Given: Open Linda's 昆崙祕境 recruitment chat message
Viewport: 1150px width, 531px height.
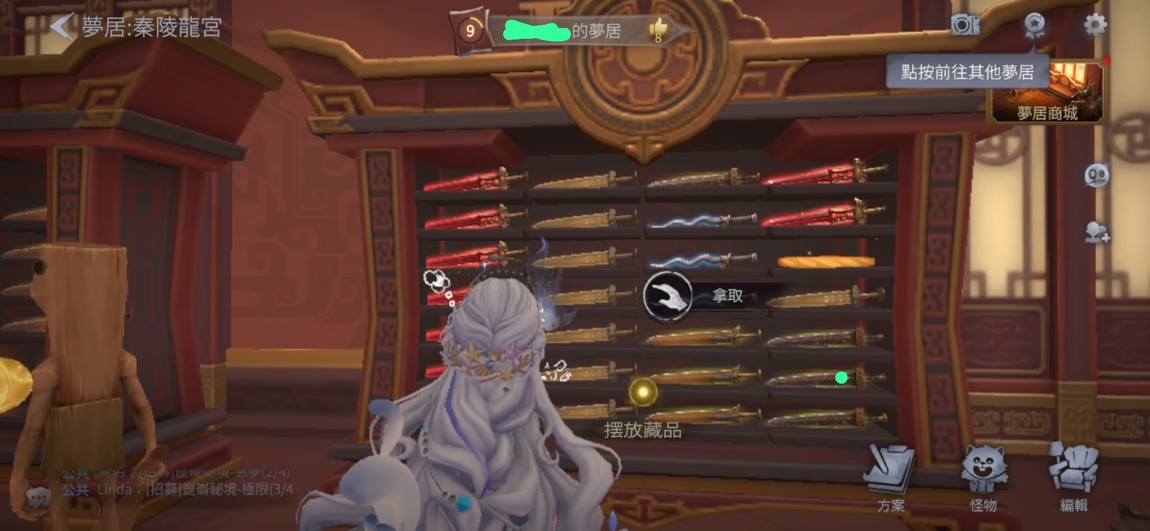Looking at the screenshot, I should 180,489.
